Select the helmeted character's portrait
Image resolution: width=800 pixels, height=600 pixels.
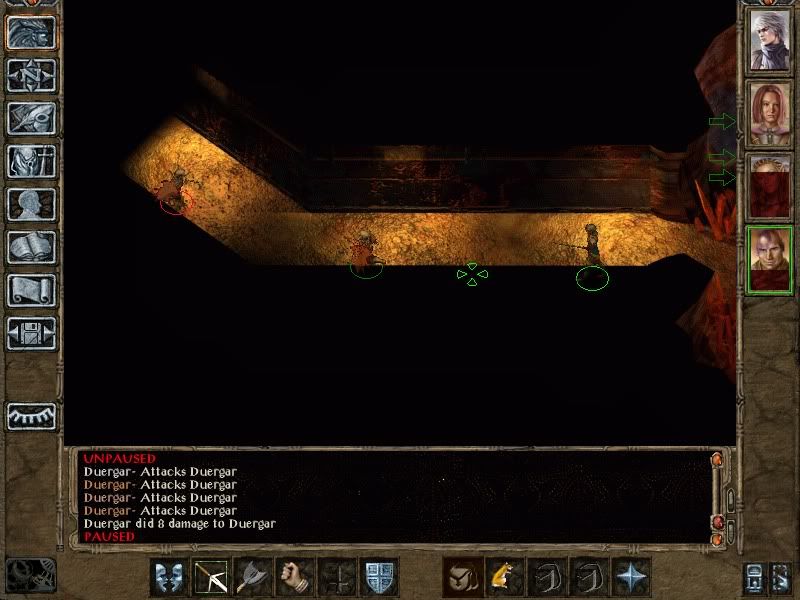click(771, 185)
